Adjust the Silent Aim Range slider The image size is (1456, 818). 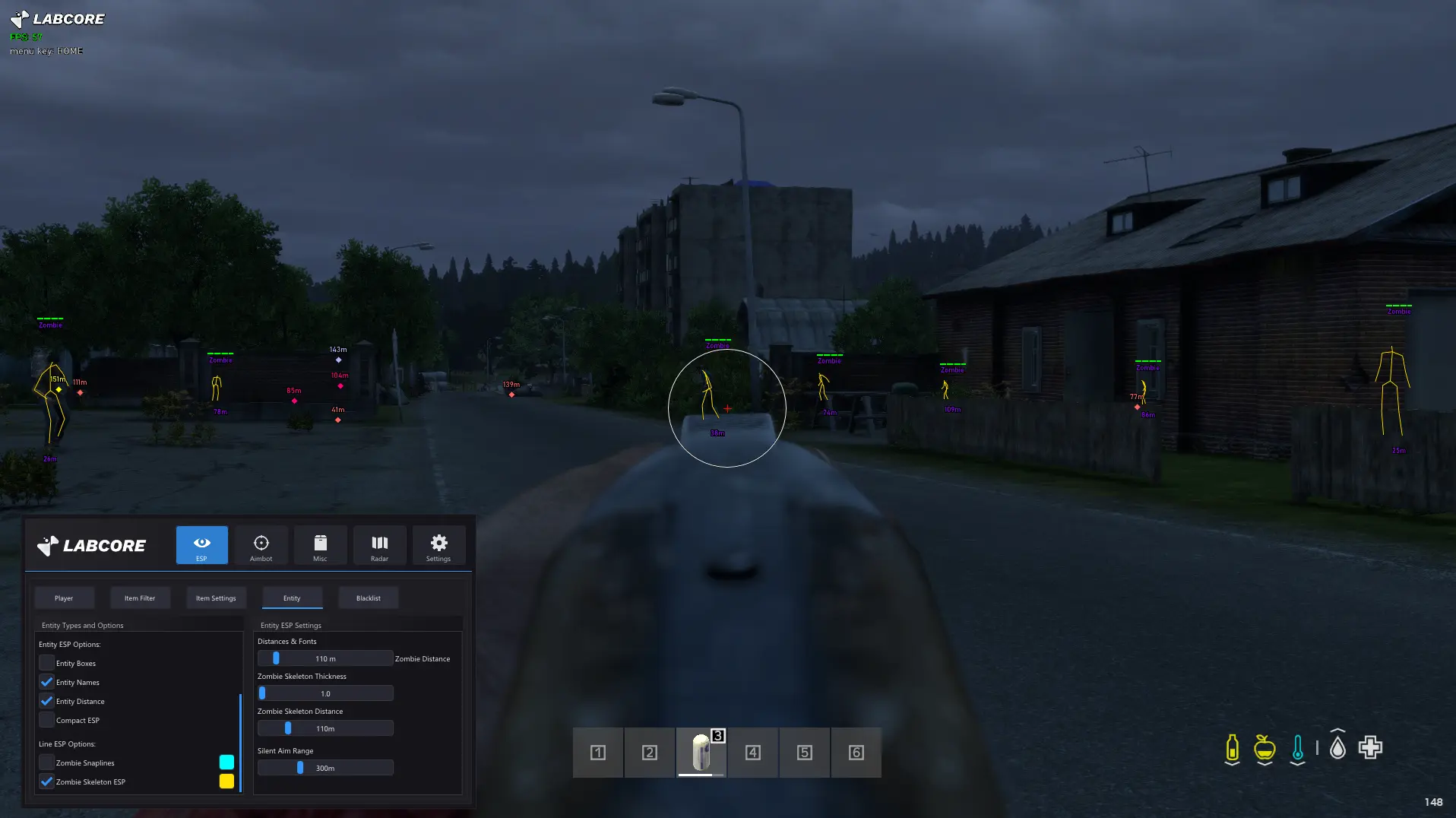point(301,767)
